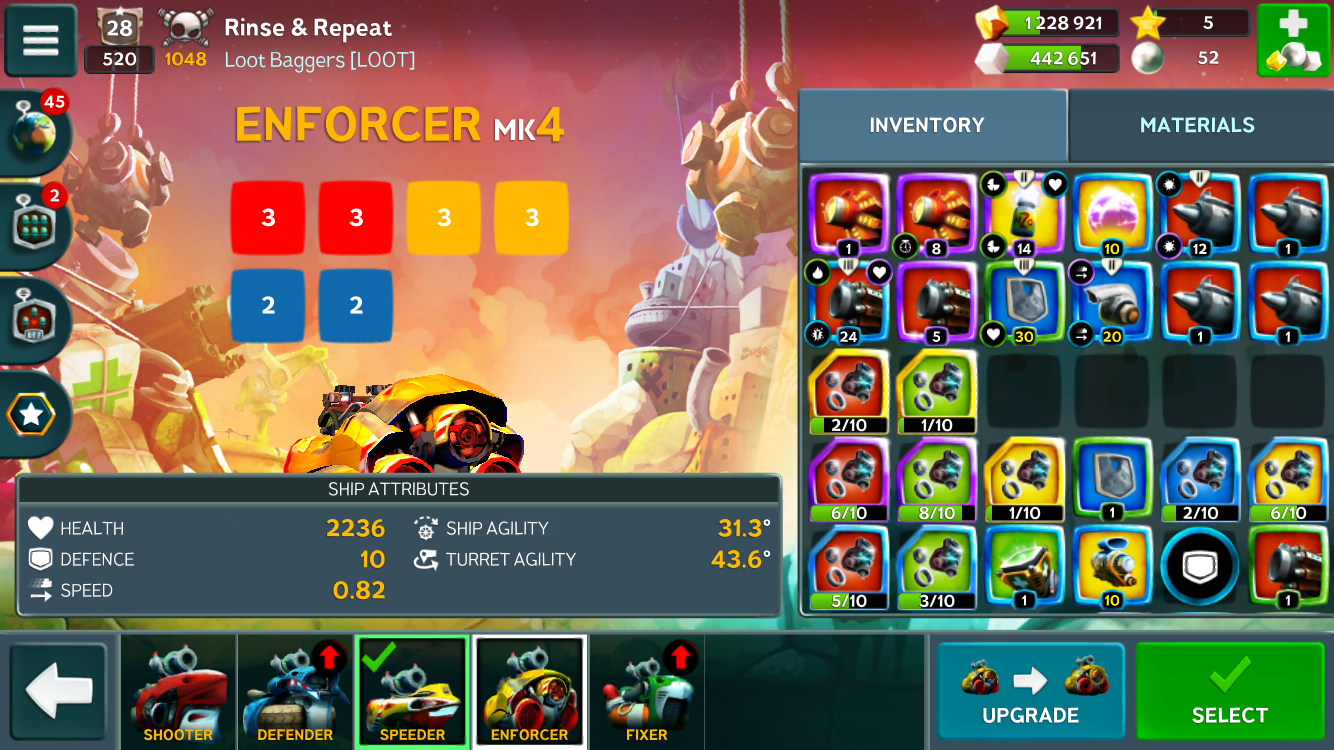Screen dimensions: 1334x750
Task: Choose the Shooter ship
Action: pyautogui.click(x=178, y=692)
